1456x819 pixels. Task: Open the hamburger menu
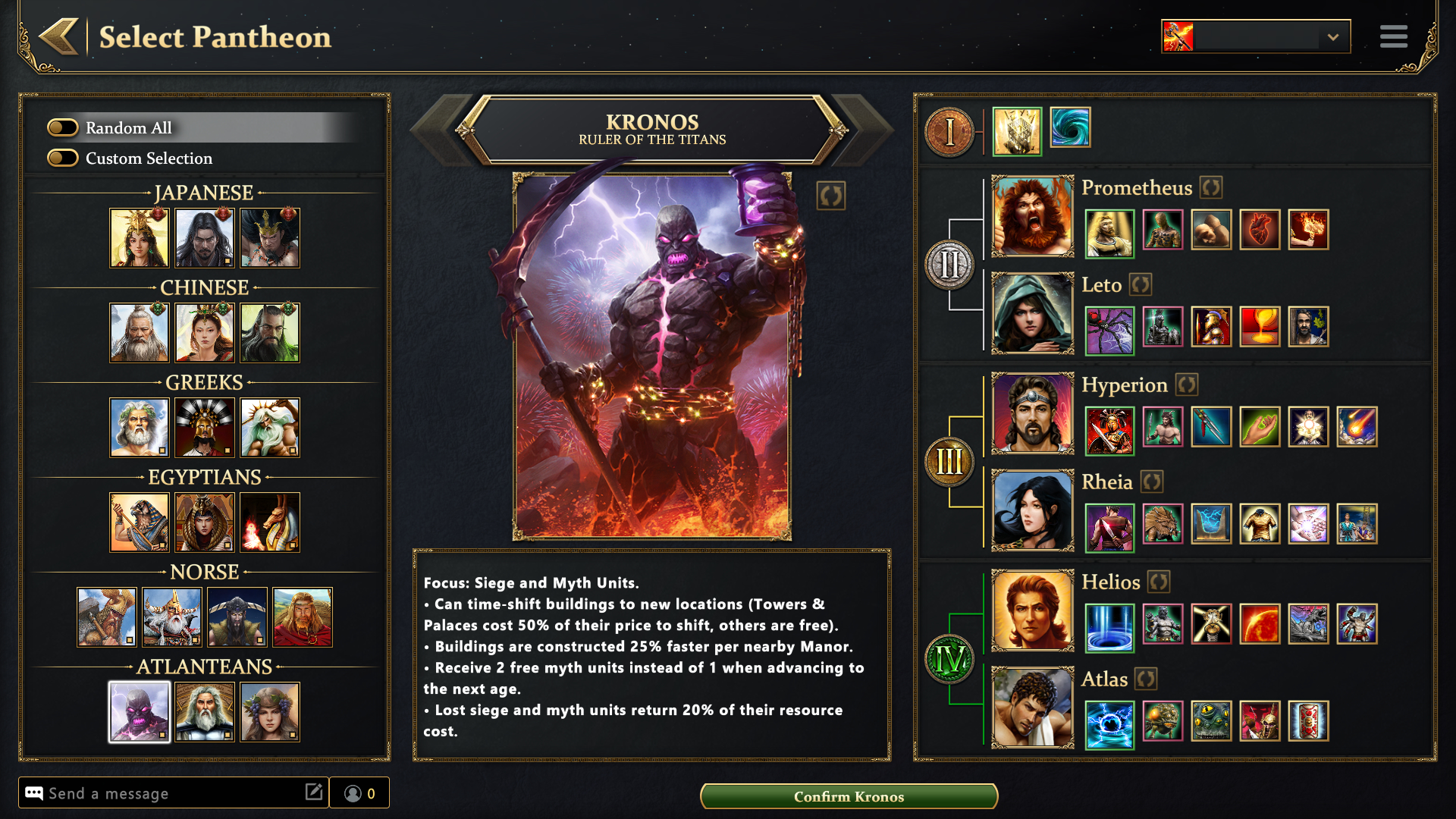(1393, 36)
